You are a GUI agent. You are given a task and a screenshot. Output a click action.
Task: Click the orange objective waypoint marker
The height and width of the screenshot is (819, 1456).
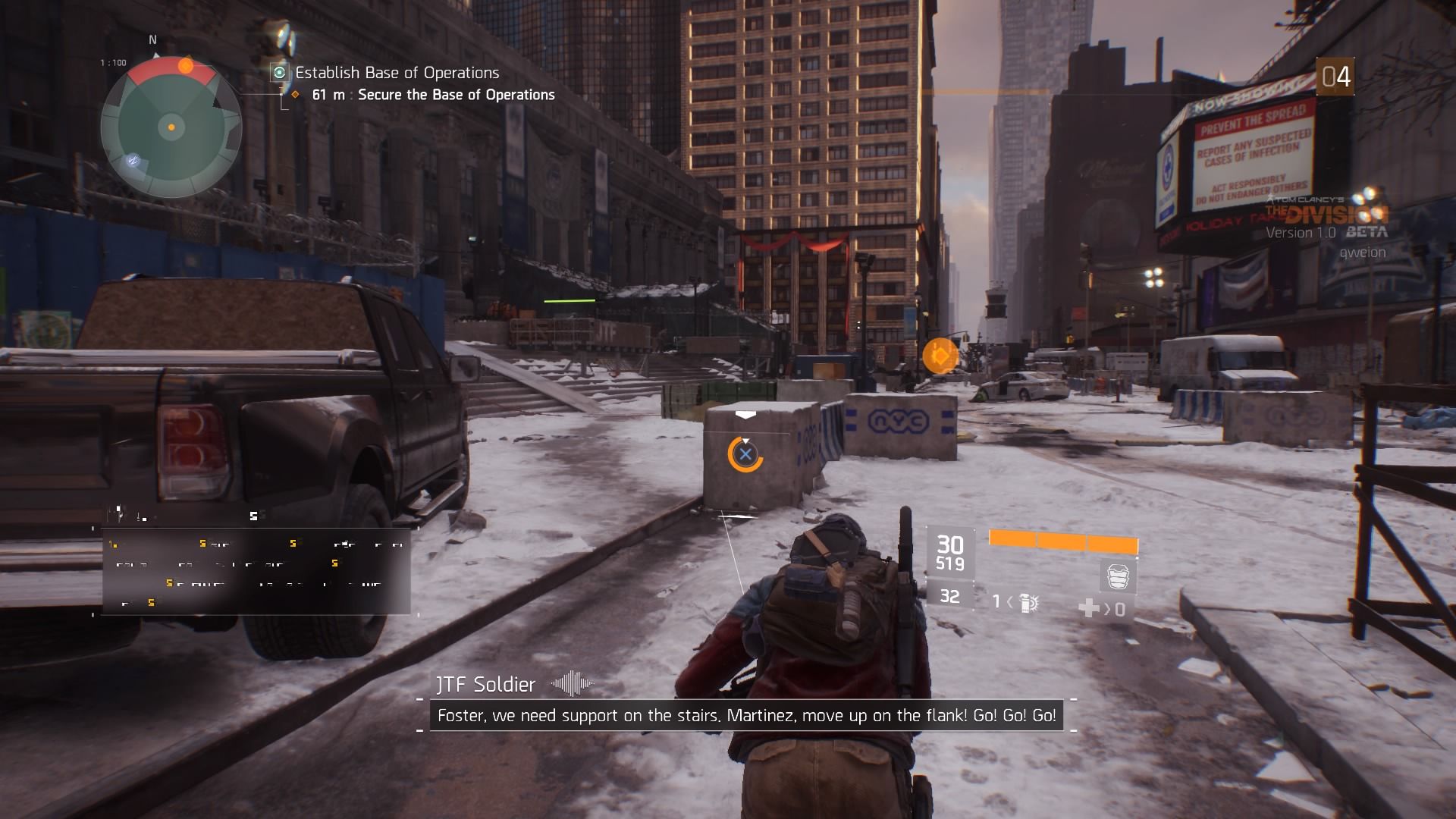pos(940,356)
